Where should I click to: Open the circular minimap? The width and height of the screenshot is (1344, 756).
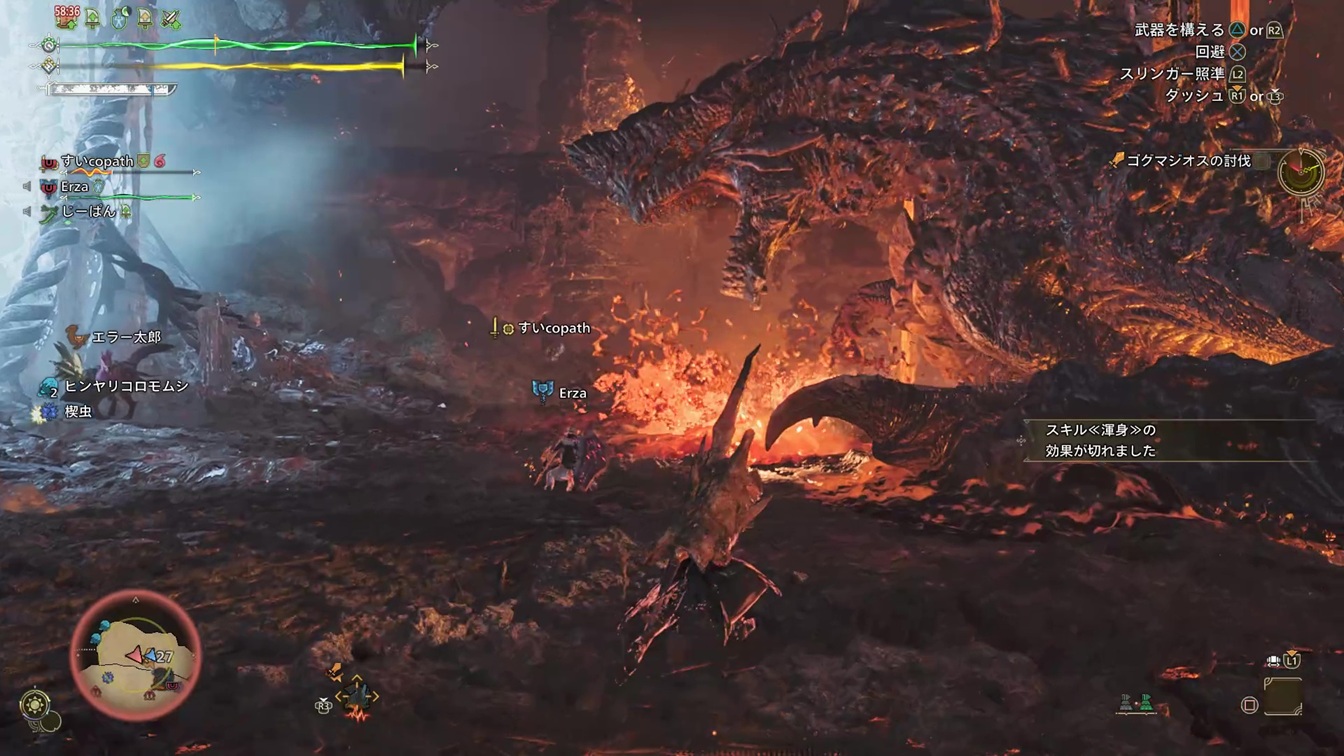click(135, 655)
